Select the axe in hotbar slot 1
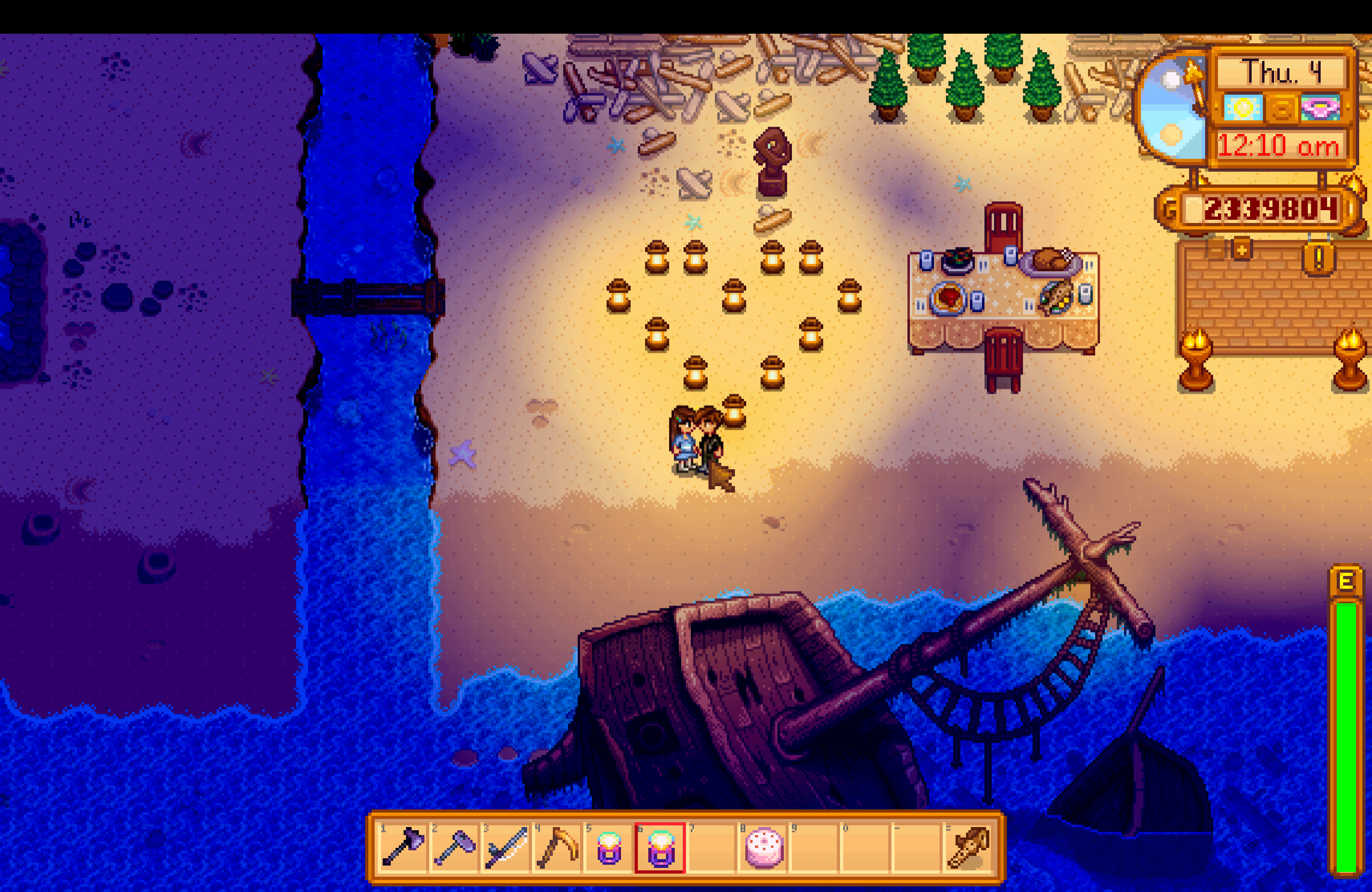Viewport: 1372px width, 892px height. (403, 847)
